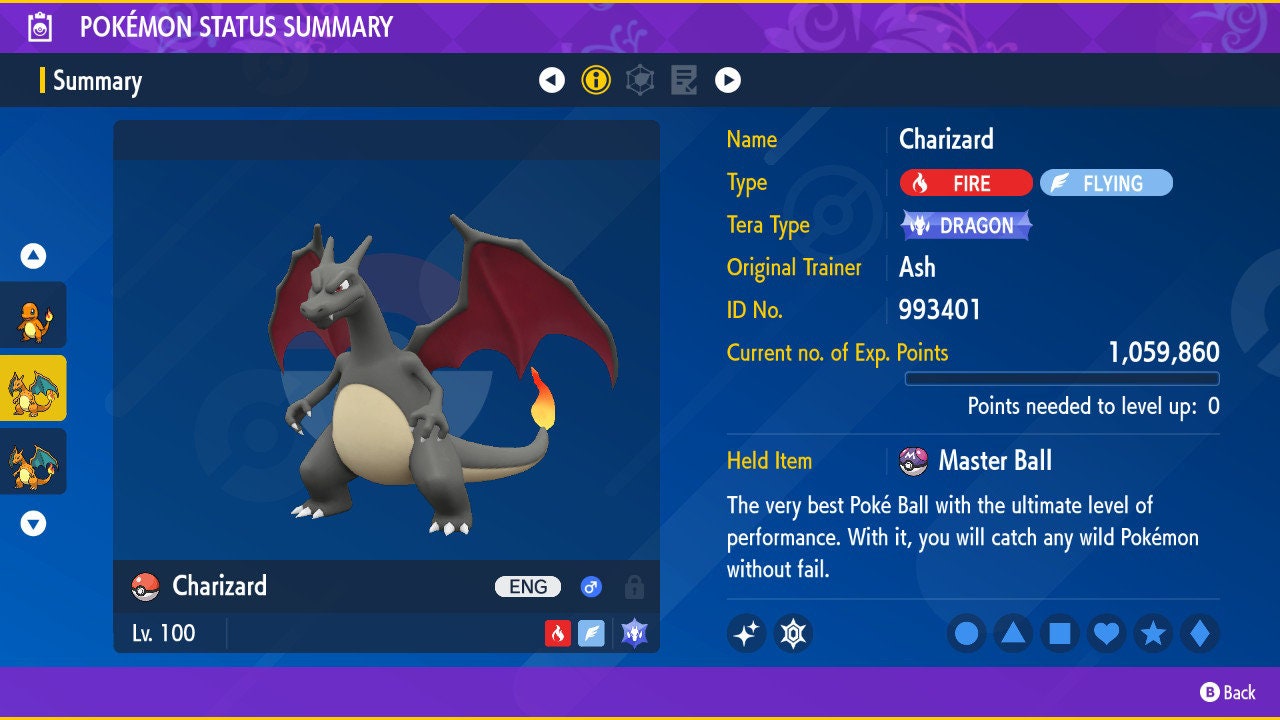Click the DRAGON Tera Type badge
1280x720 pixels.
(965, 225)
